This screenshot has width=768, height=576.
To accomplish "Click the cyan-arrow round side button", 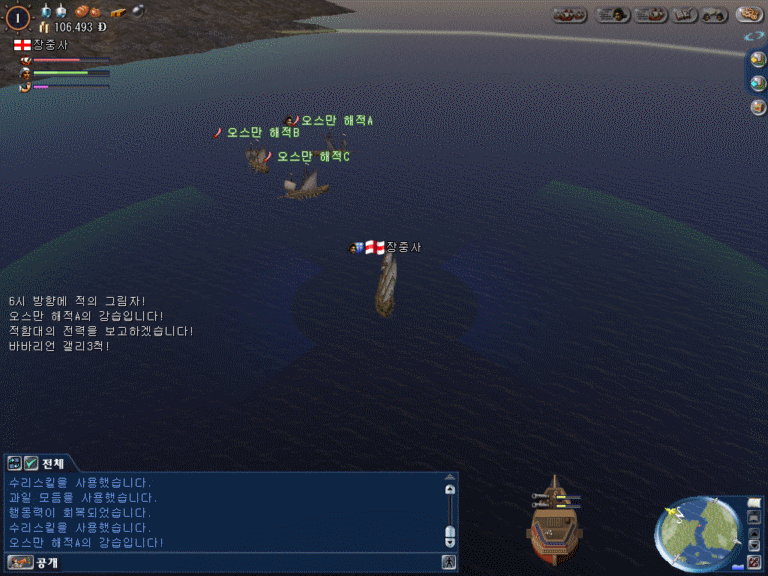I will (x=757, y=82).
